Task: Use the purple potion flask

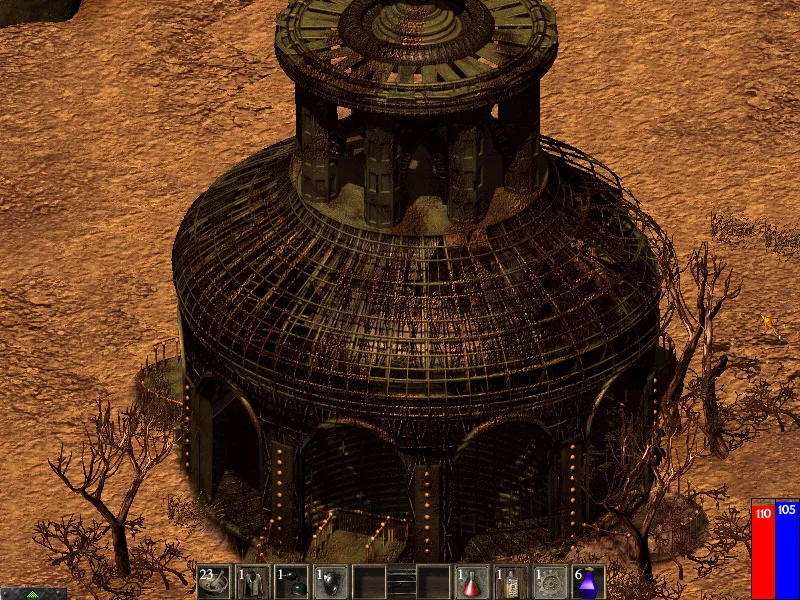Action: [589, 581]
